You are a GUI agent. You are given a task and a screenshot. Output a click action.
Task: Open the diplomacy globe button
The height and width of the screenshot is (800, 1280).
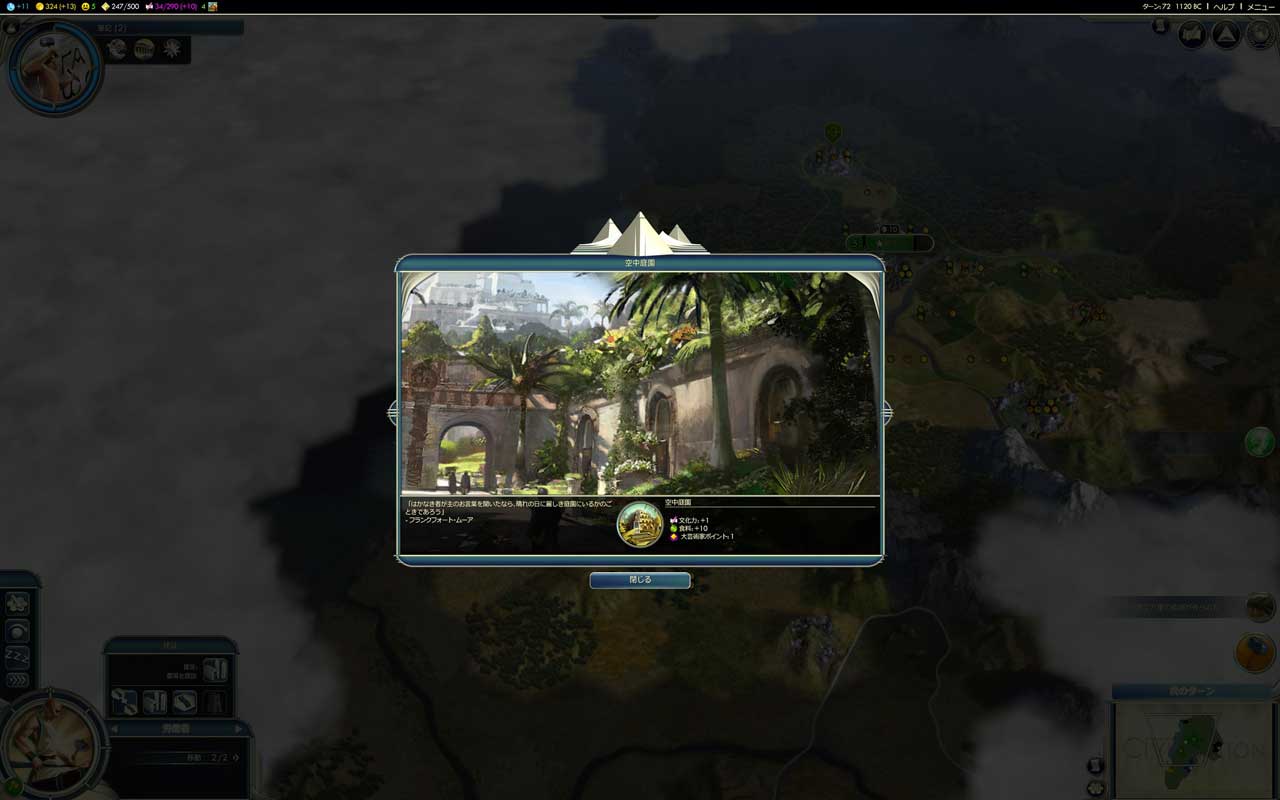pyautogui.click(x=1259, y=35)
